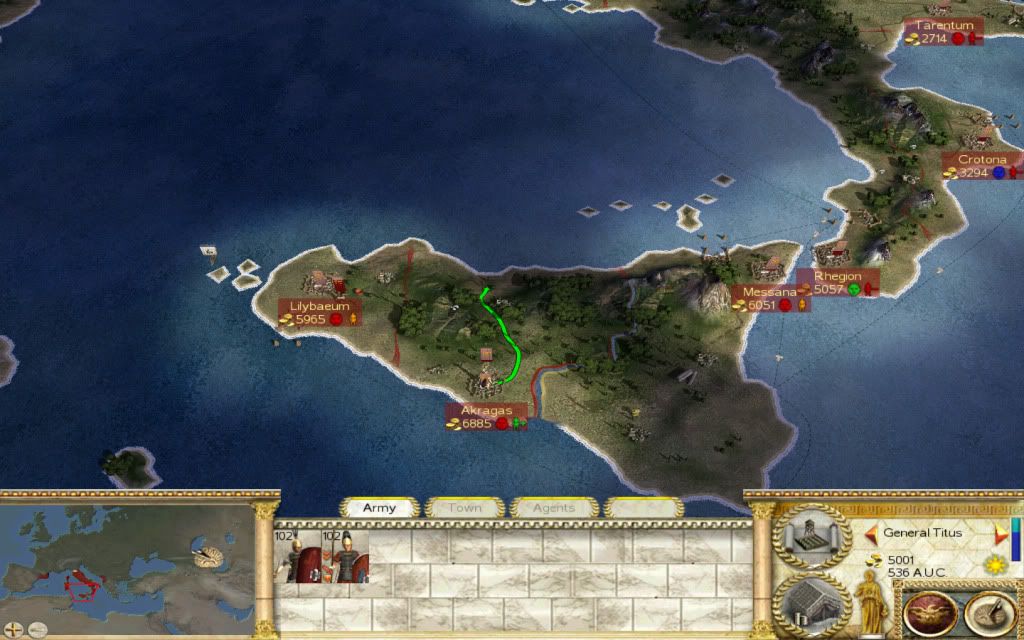The width and height of the screenshot is (1024, 640).
Task: Zoom in the minimap with plus button
Action: (11, 629)
